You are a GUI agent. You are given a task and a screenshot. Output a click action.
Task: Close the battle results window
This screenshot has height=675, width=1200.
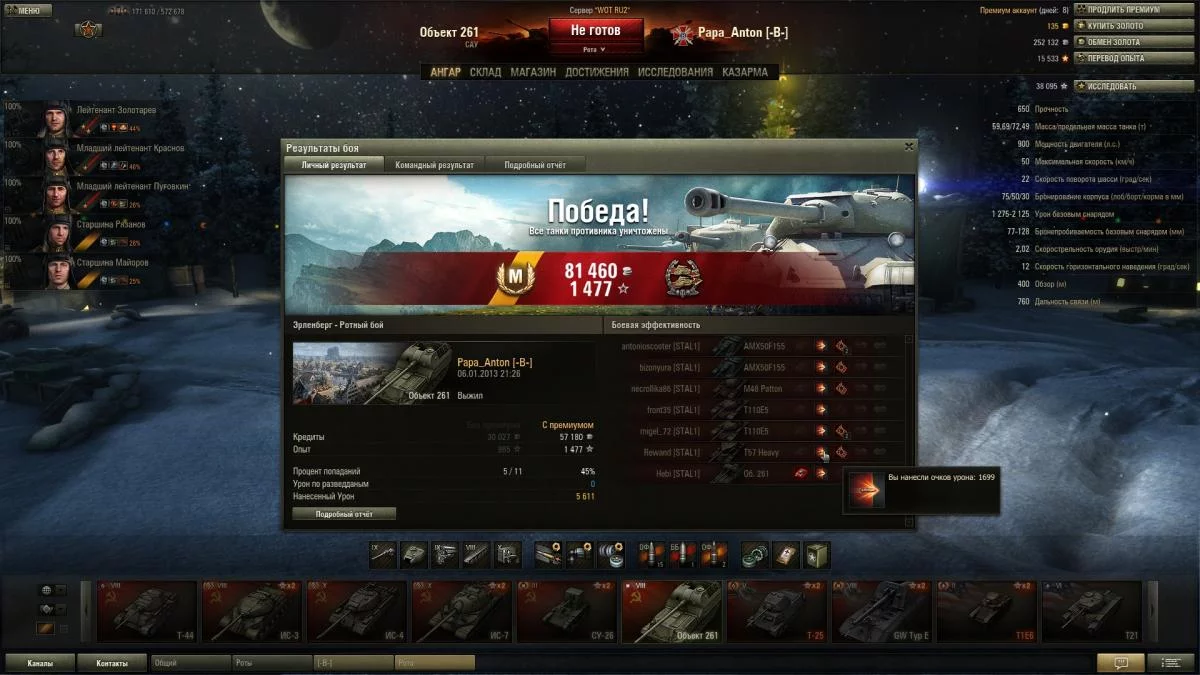click(908, 146)
